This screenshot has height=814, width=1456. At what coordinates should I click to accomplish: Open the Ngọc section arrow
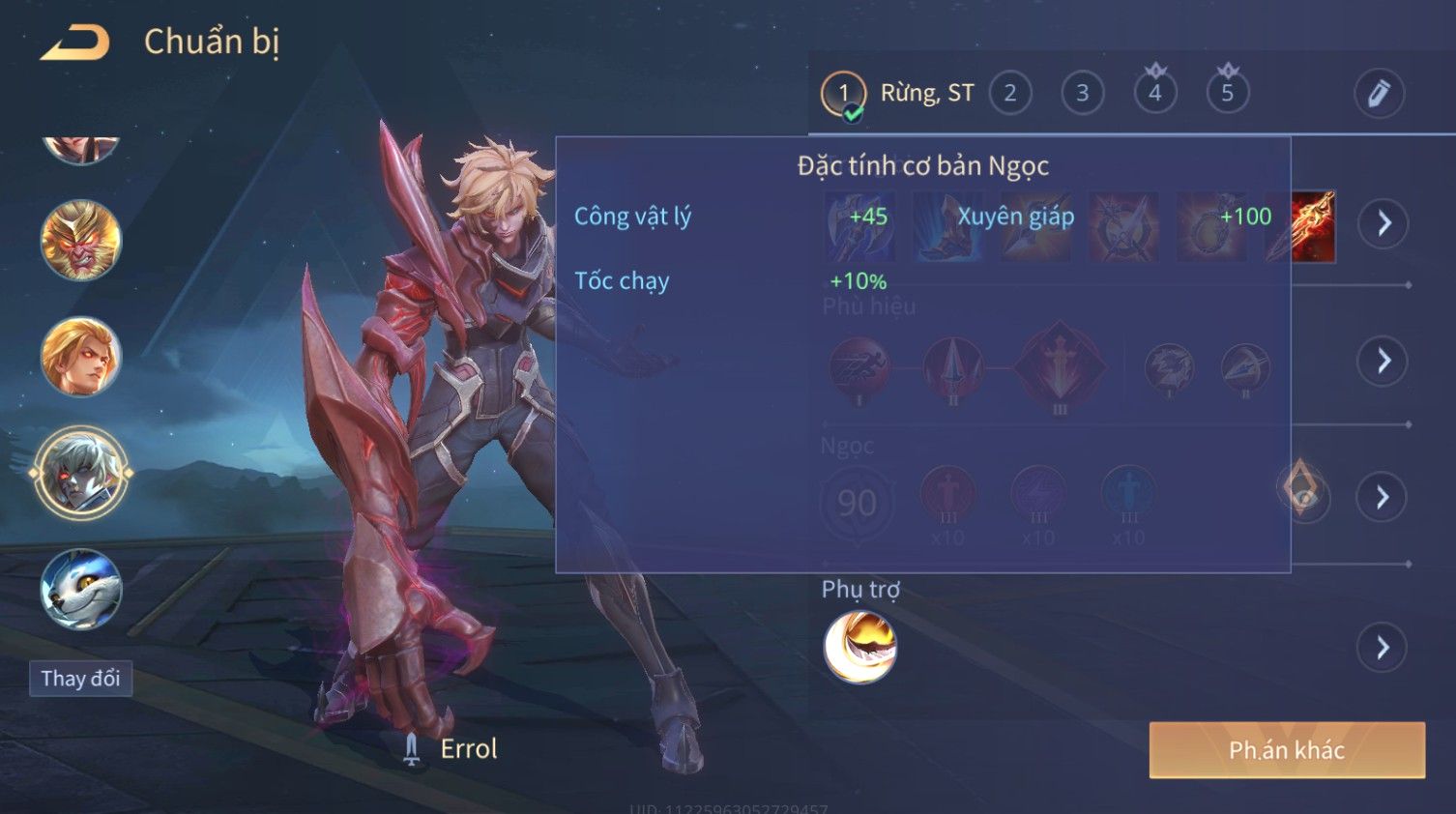coord(1383,497)
